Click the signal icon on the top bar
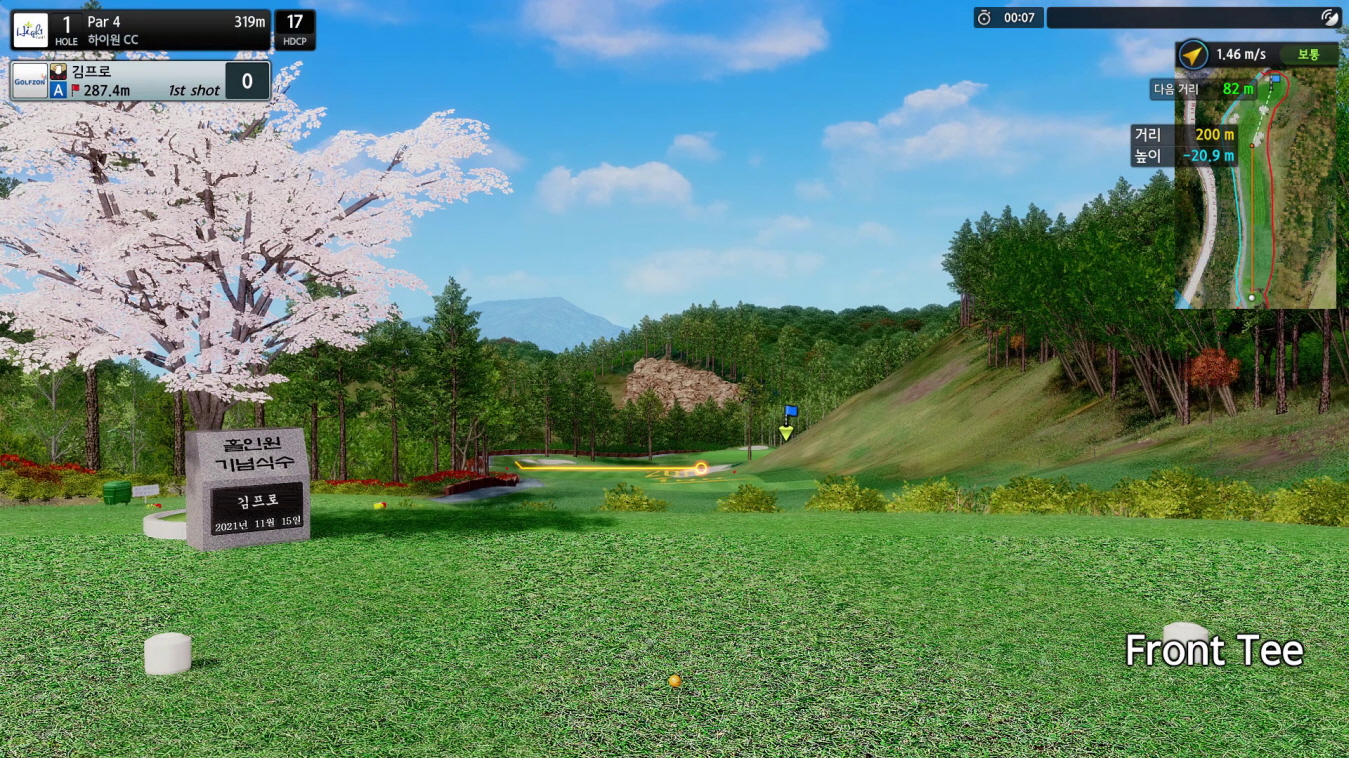The height and width of the screenshot is (758, 1349). coord(1329,17)
